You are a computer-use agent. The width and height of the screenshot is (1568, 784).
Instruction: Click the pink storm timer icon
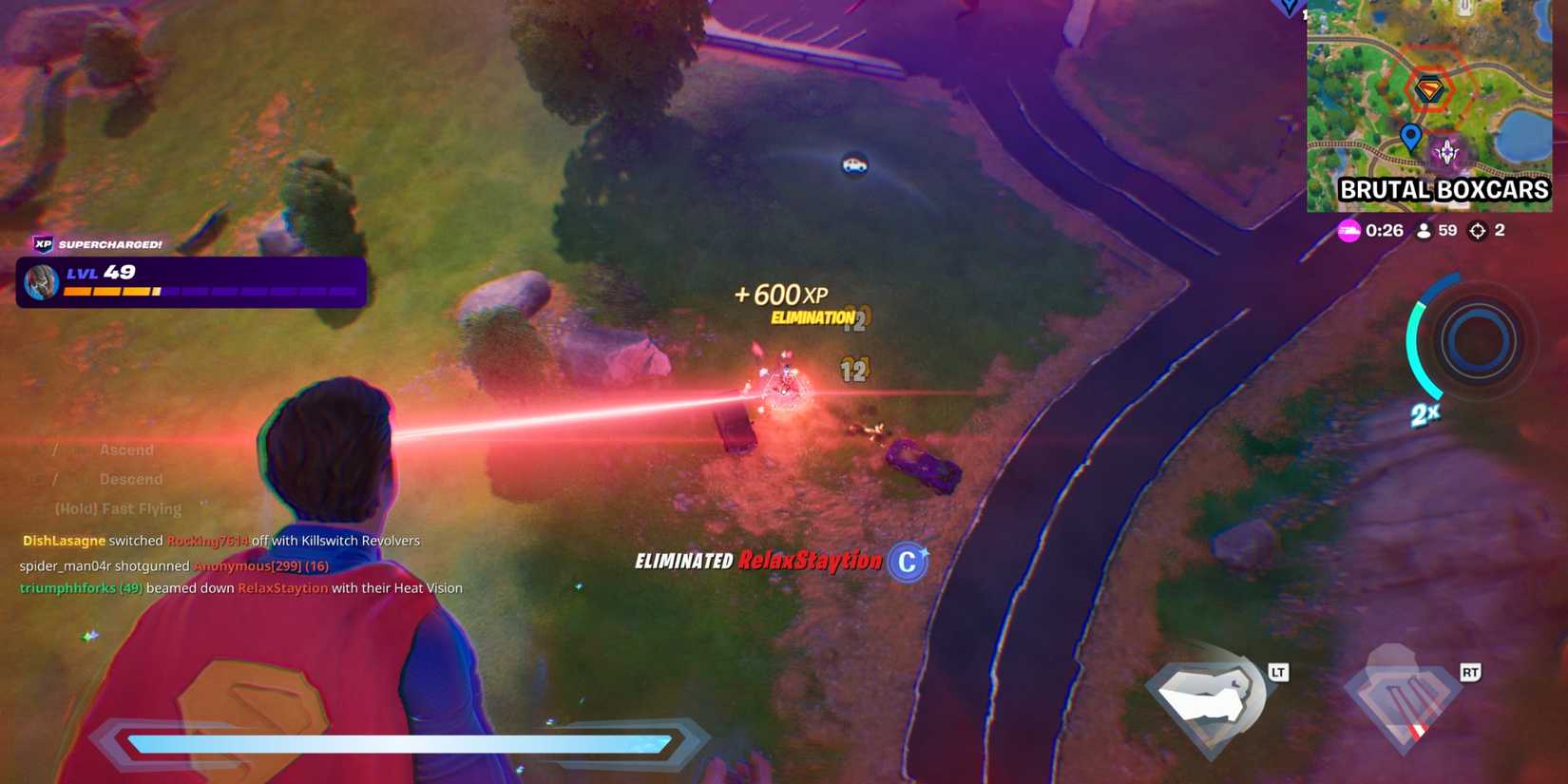click(x=1350, y=230)
